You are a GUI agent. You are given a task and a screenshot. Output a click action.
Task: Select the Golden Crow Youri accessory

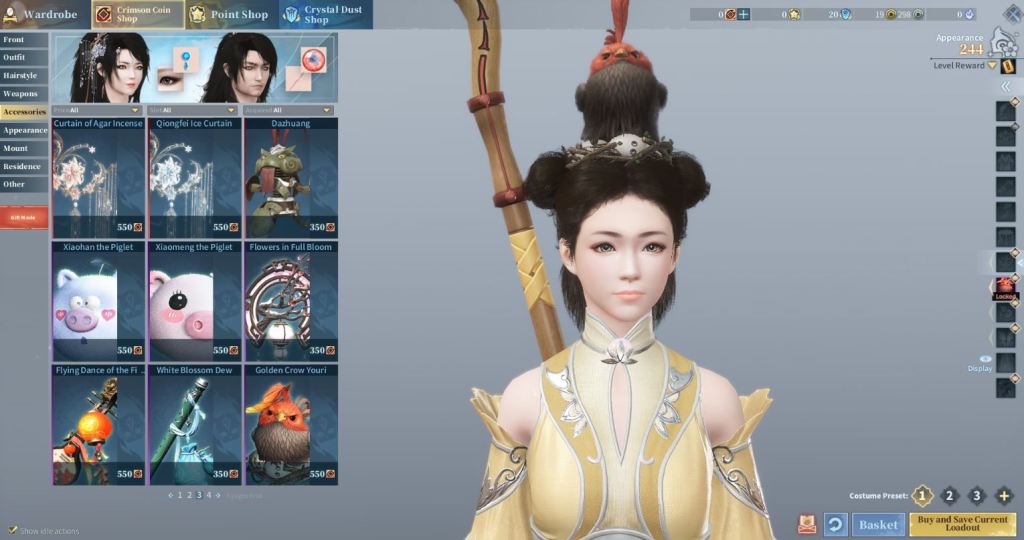click(292, 424)
